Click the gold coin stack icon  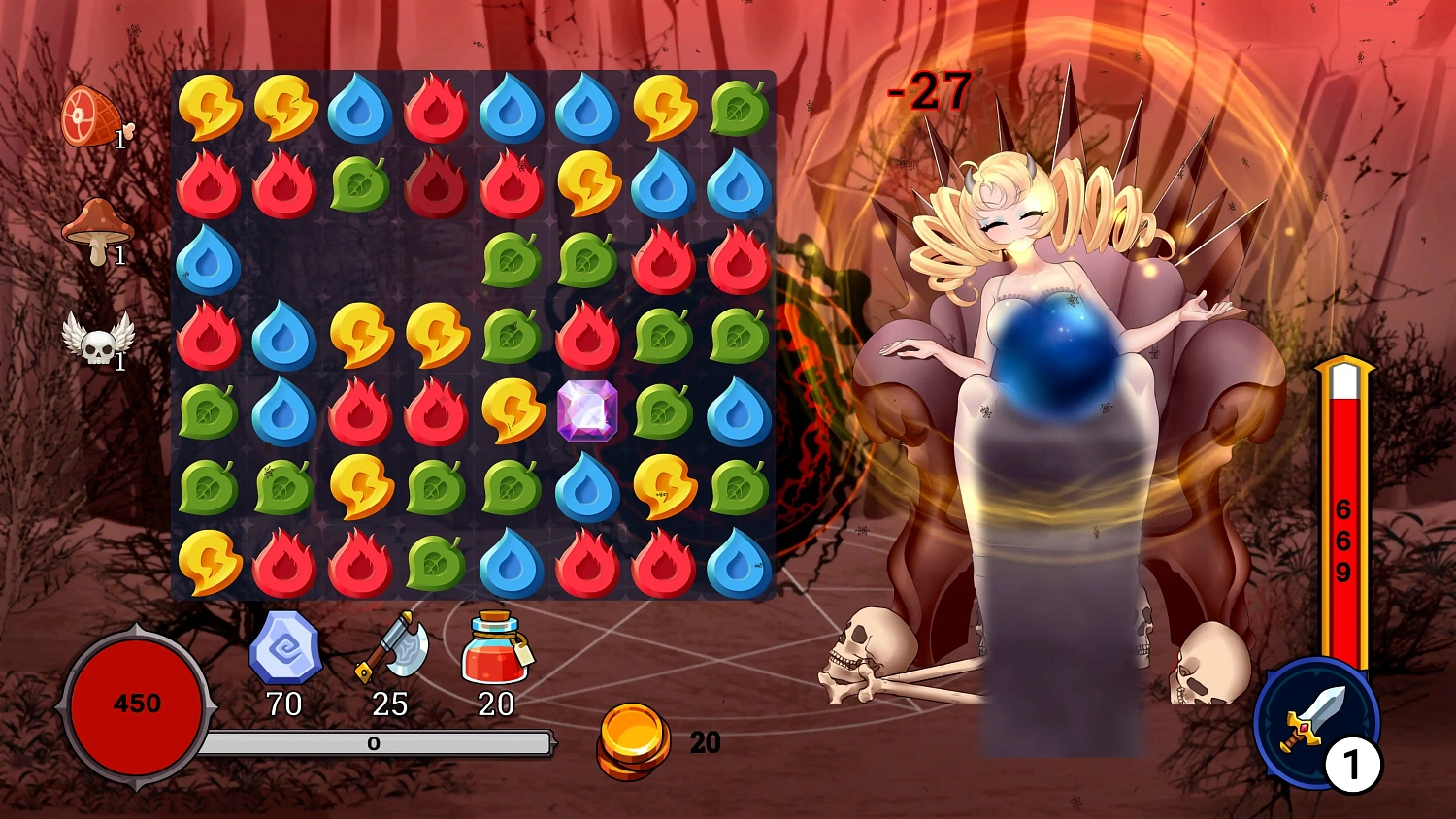(633, 741)
